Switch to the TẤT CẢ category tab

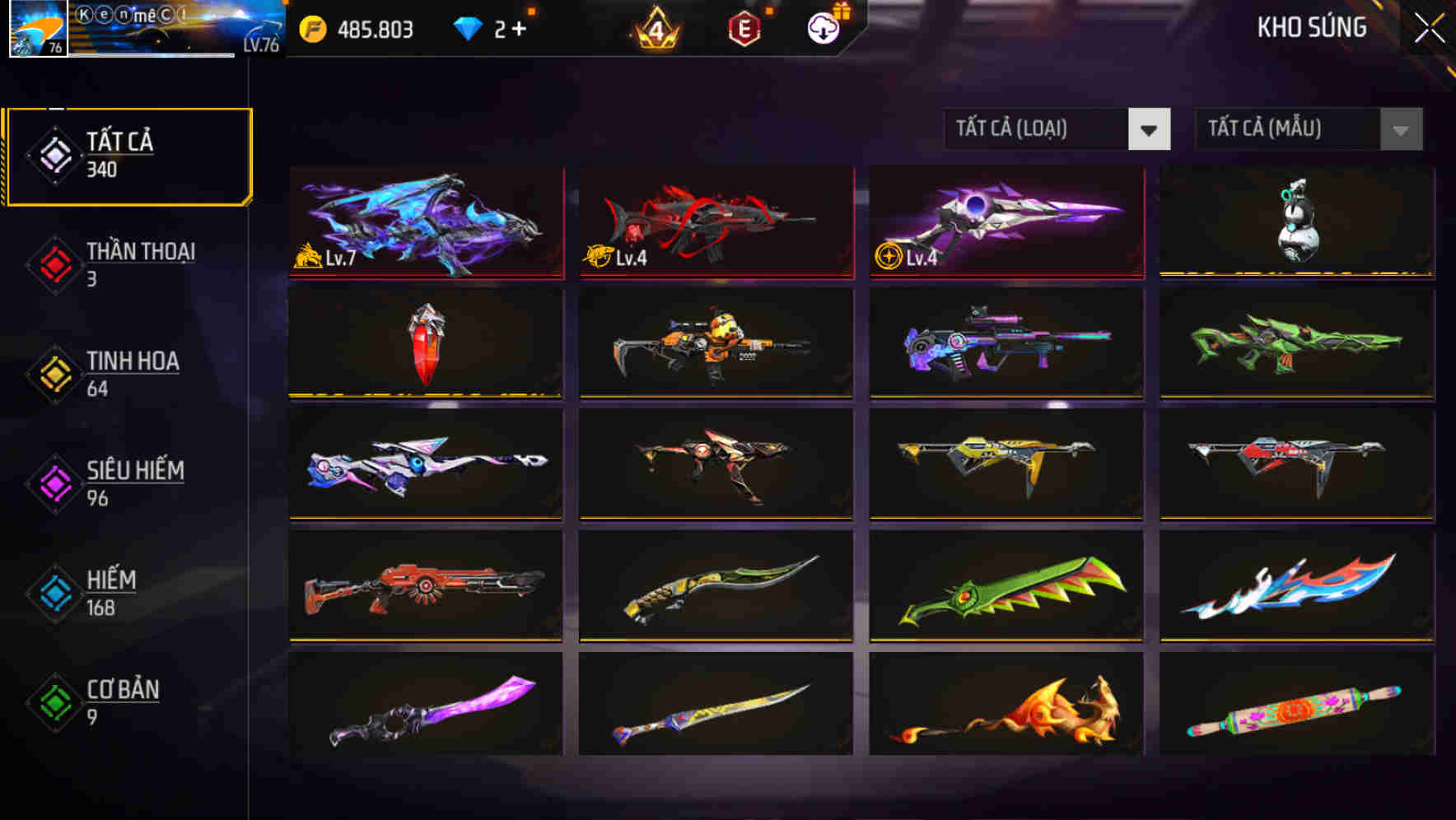coord(128,153)
